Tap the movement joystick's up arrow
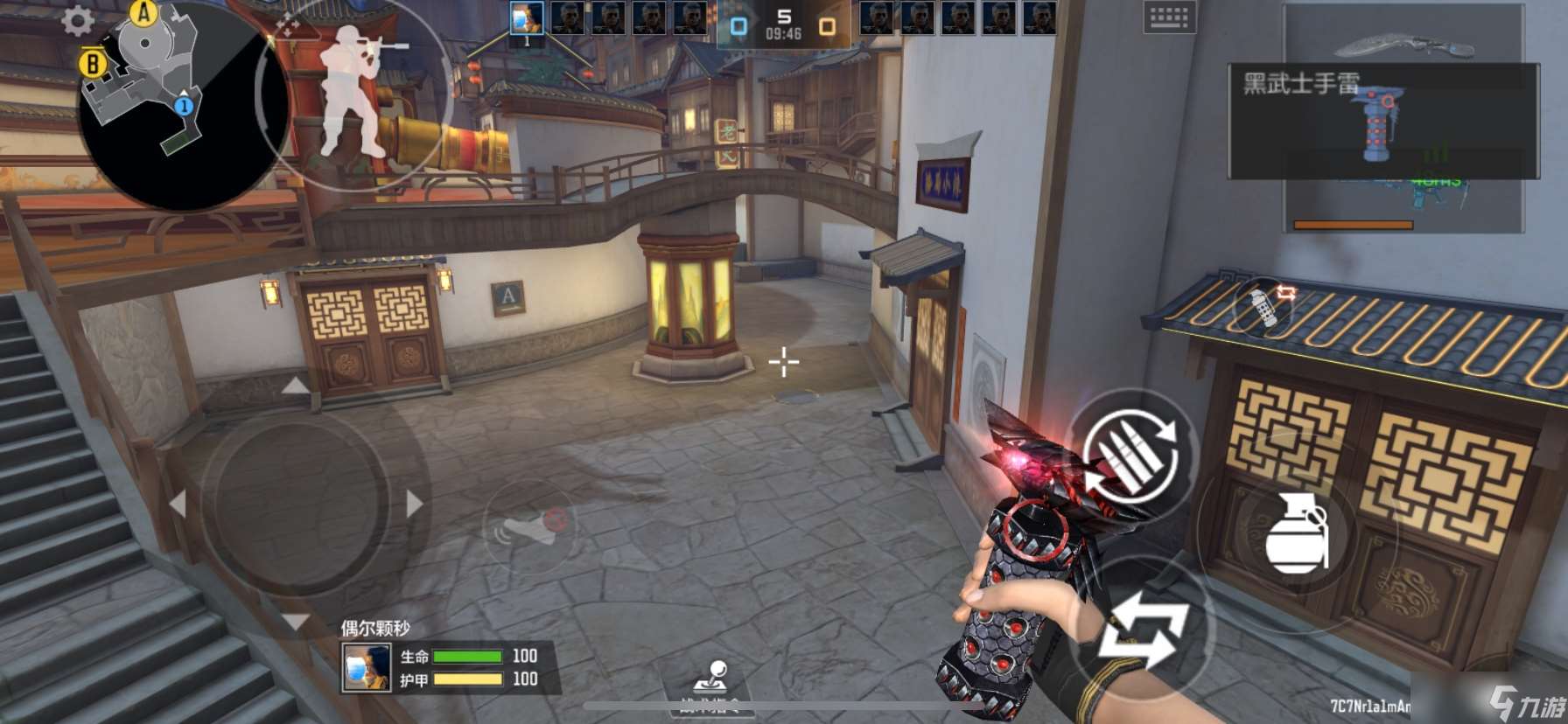This screenshot has width=1568, height=724. 296,386
